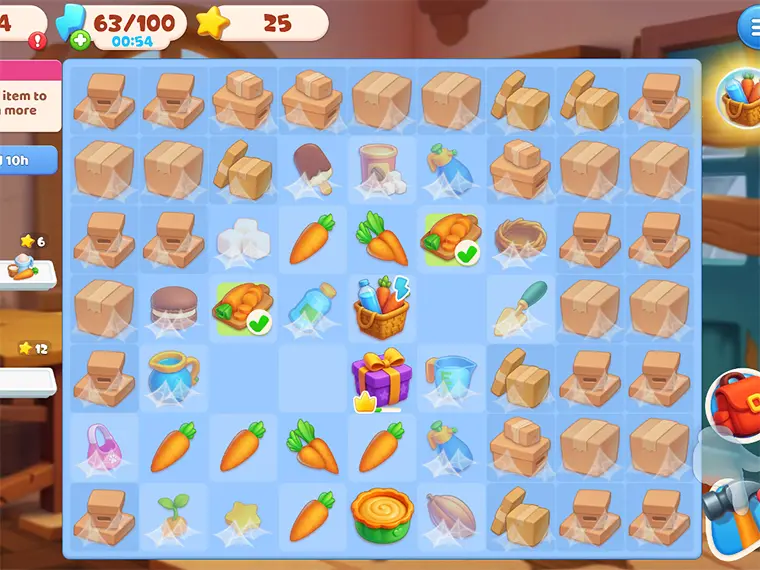Select the small sprout tile
Viewport: 760px width, 570px height.
(x=172, y=515)
